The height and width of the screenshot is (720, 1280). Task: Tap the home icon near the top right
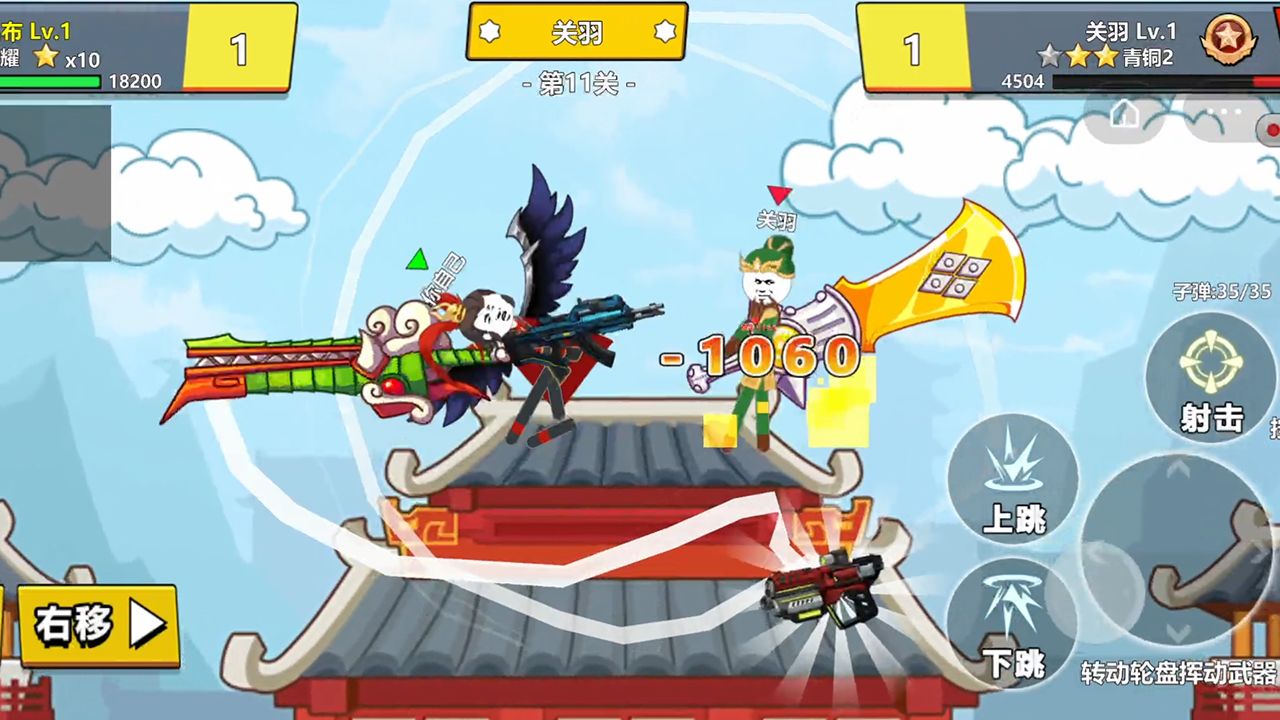pyautogui.click(x=1125, y=113)
